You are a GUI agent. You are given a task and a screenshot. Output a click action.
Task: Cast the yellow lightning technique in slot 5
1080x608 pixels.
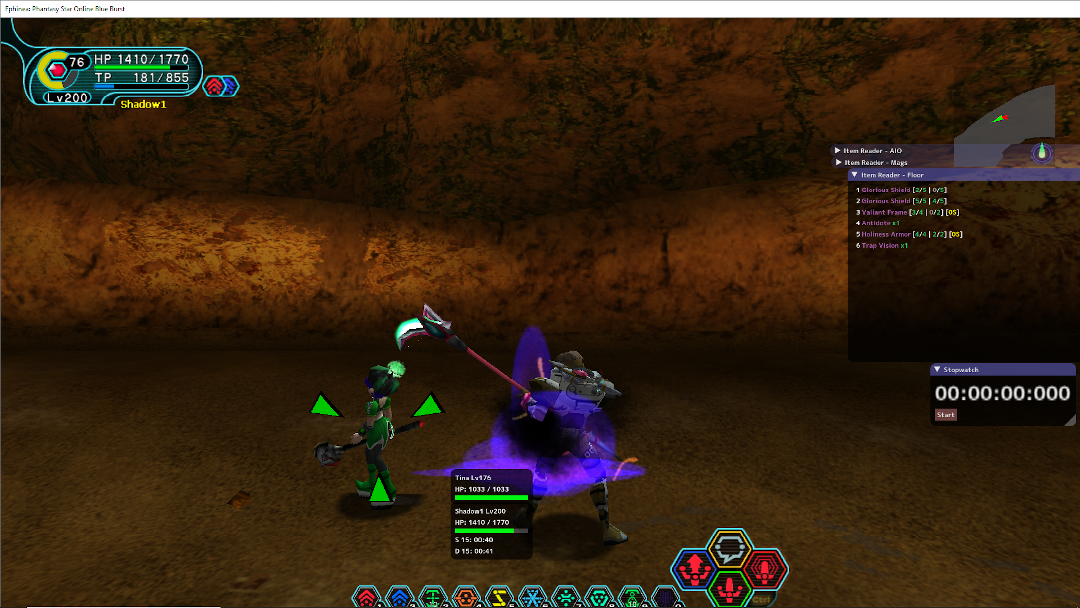point(499,598)
